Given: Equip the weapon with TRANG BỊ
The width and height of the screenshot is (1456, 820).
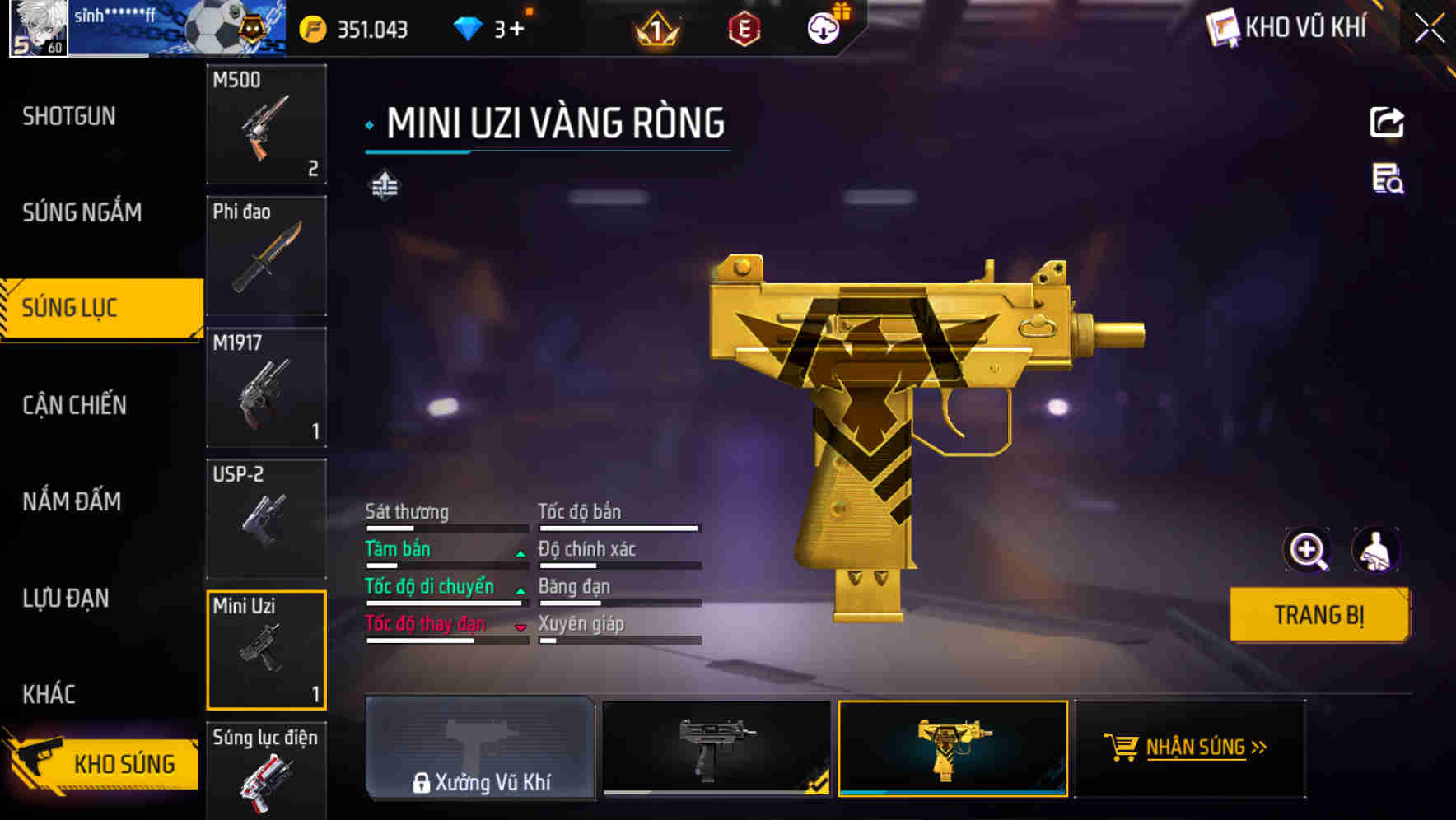Looking at the screenshot, I should pyautogui.click(x=1318, y=614).
